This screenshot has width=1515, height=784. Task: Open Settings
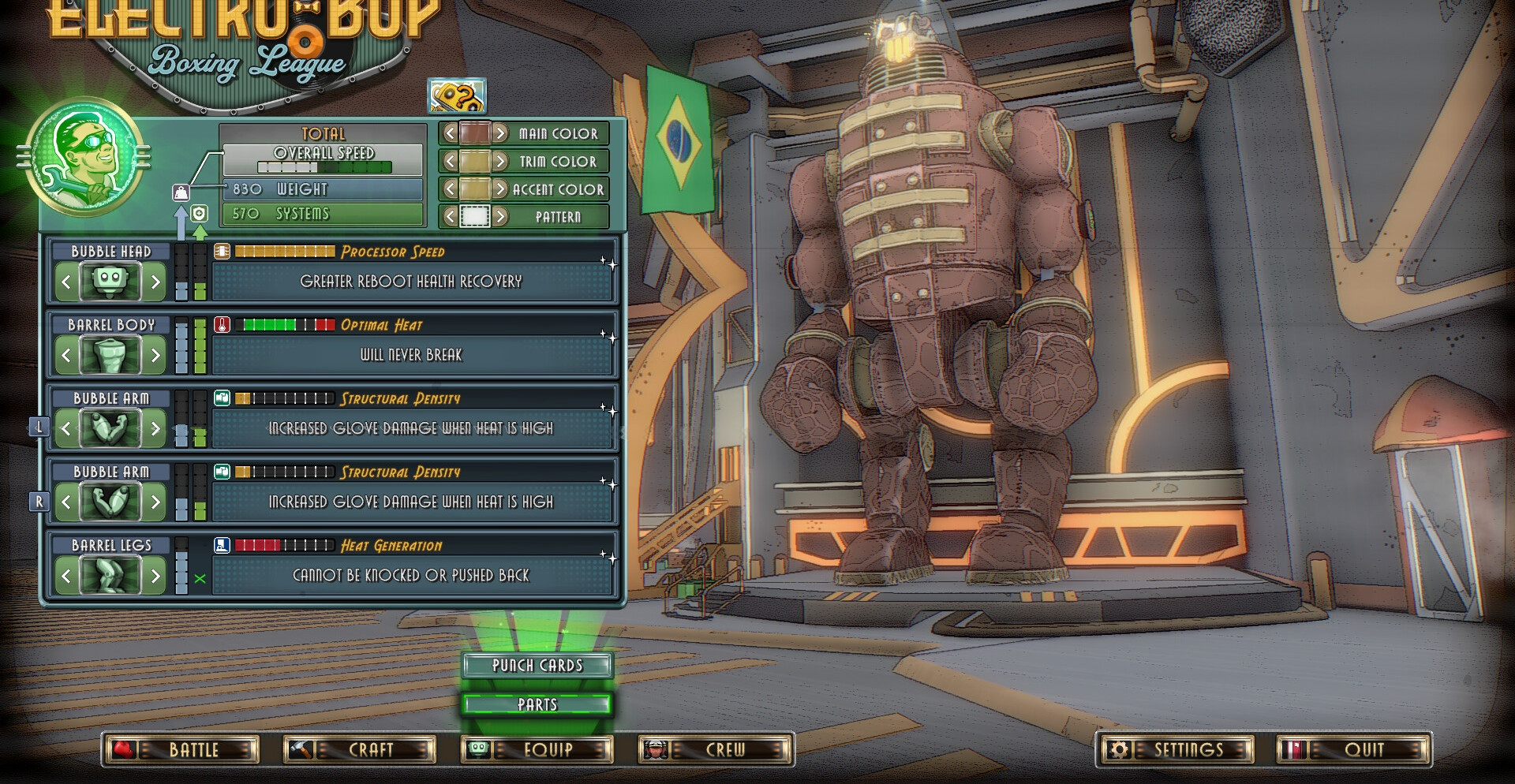pos(1174,749)
